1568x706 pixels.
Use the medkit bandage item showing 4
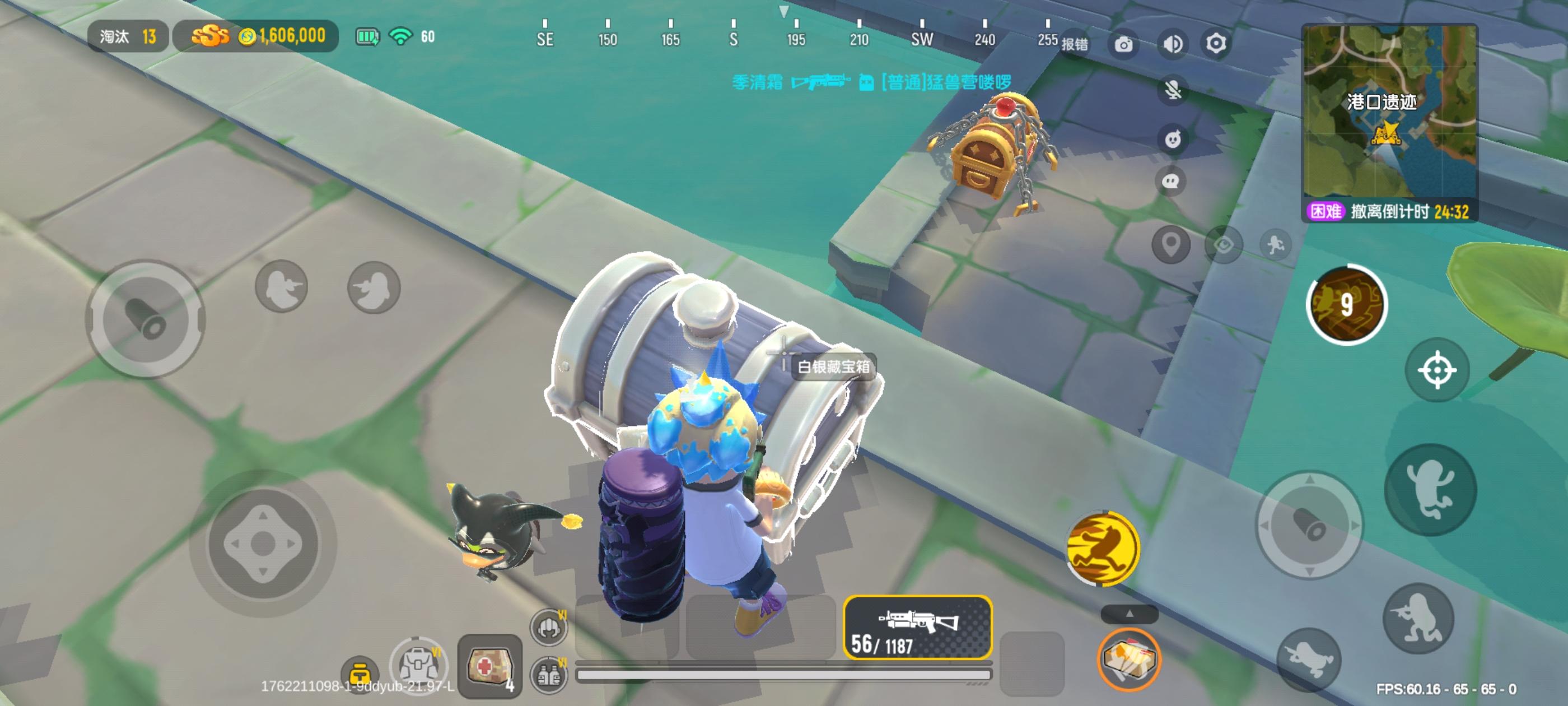point(491,666)
